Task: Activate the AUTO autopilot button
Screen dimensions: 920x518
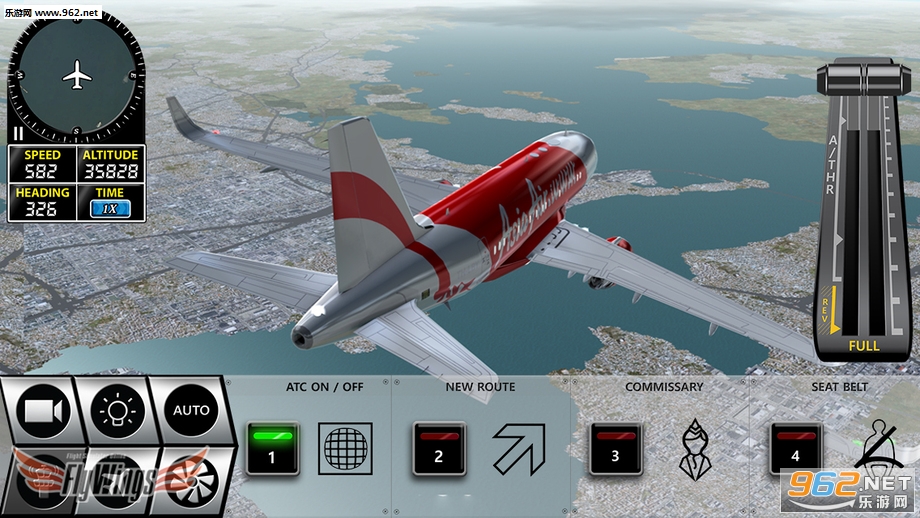Action: coord(191,410)
